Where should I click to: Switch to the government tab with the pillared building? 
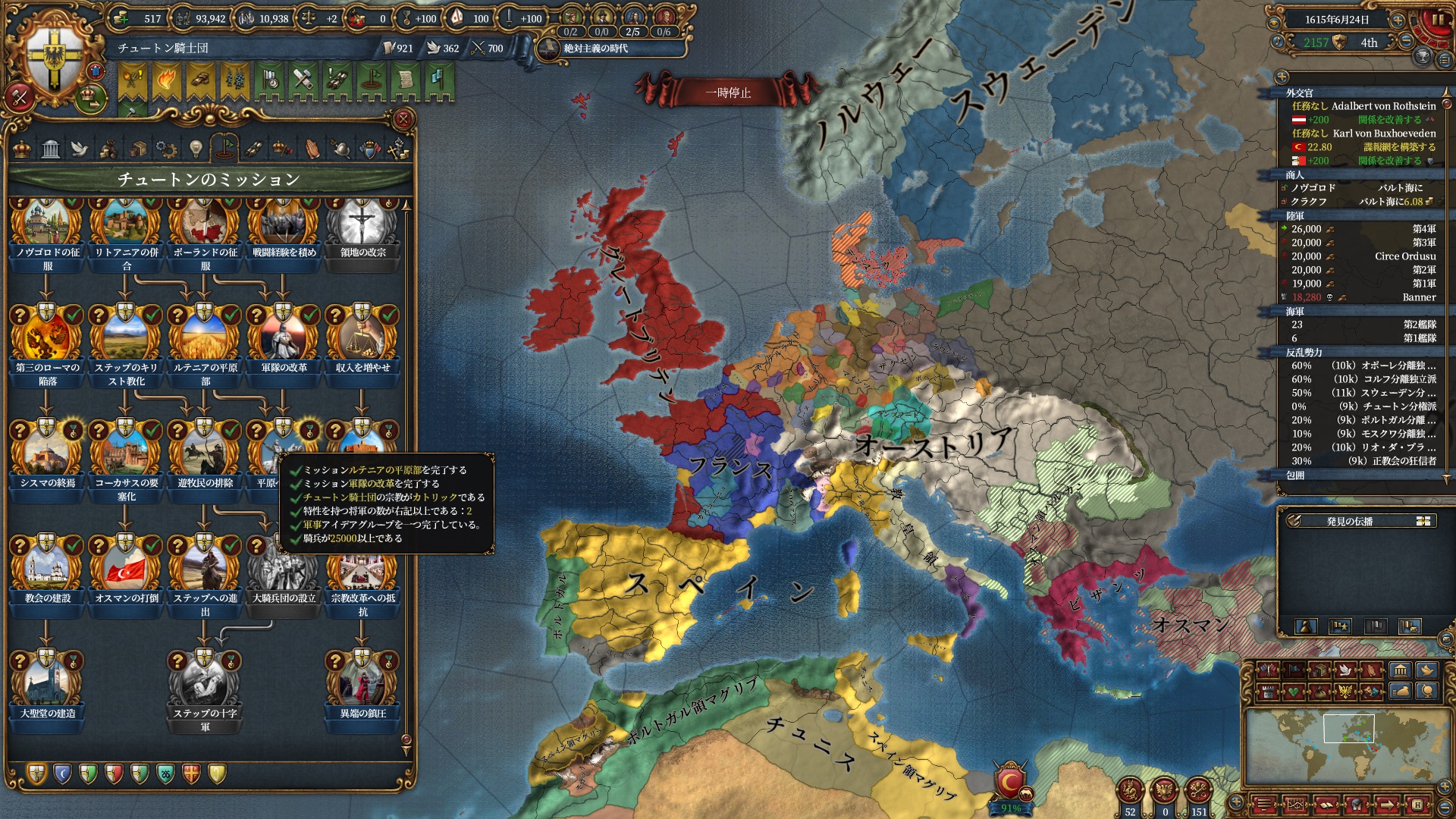[51, 149]
